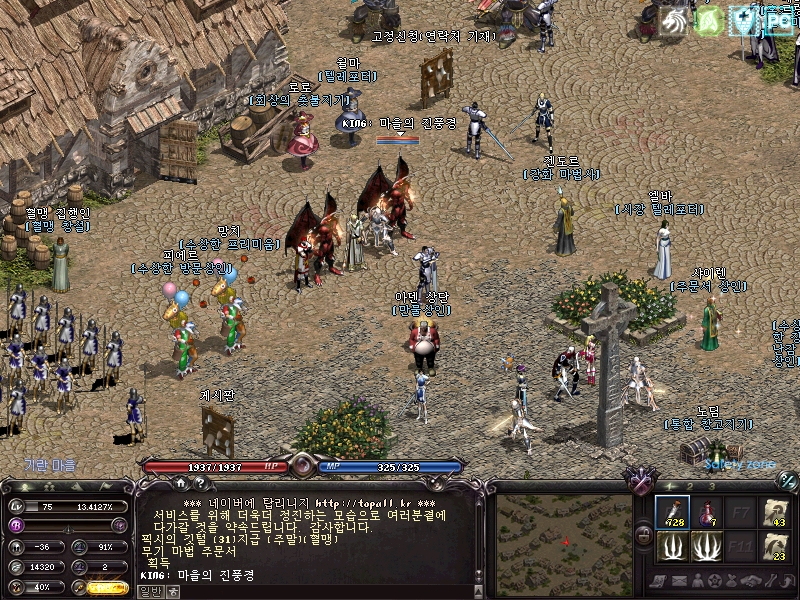This screenshot has width=800, height=600.
Task: Open the mail envelope icon
Action: click(679, 581)
